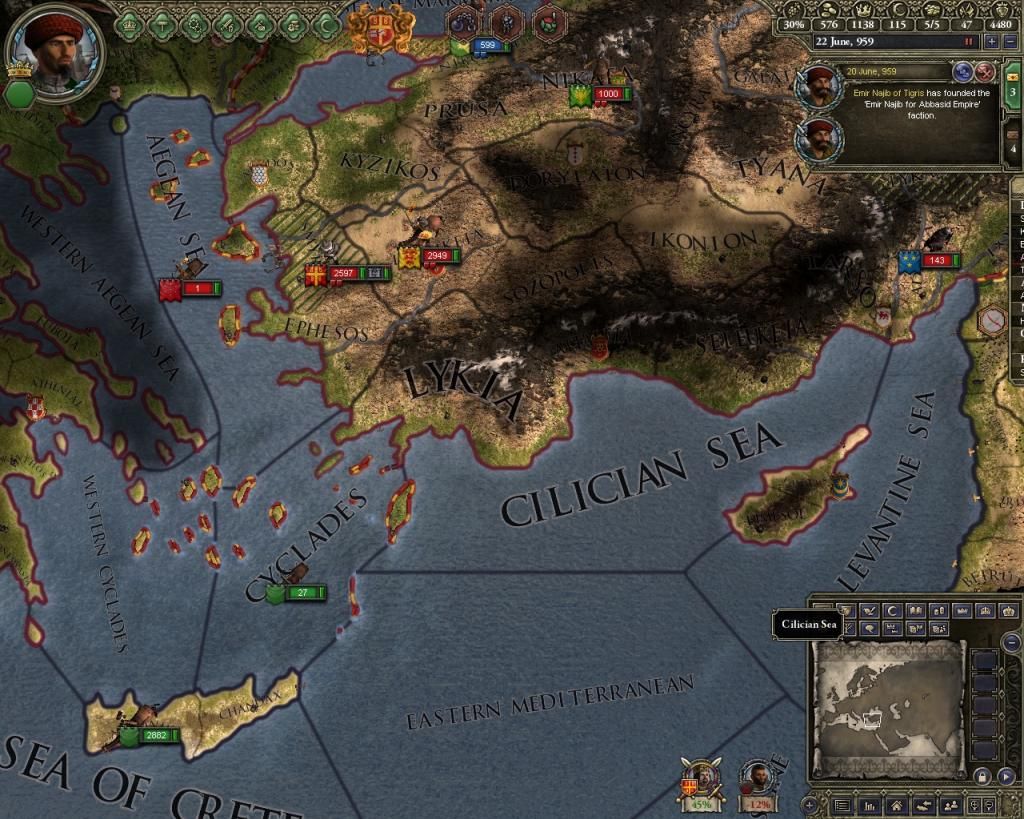Dismiss the Emir Najib faction message
Viewport: 1024px width, 819px height.
pyautogui.click(x=984, y=71)
